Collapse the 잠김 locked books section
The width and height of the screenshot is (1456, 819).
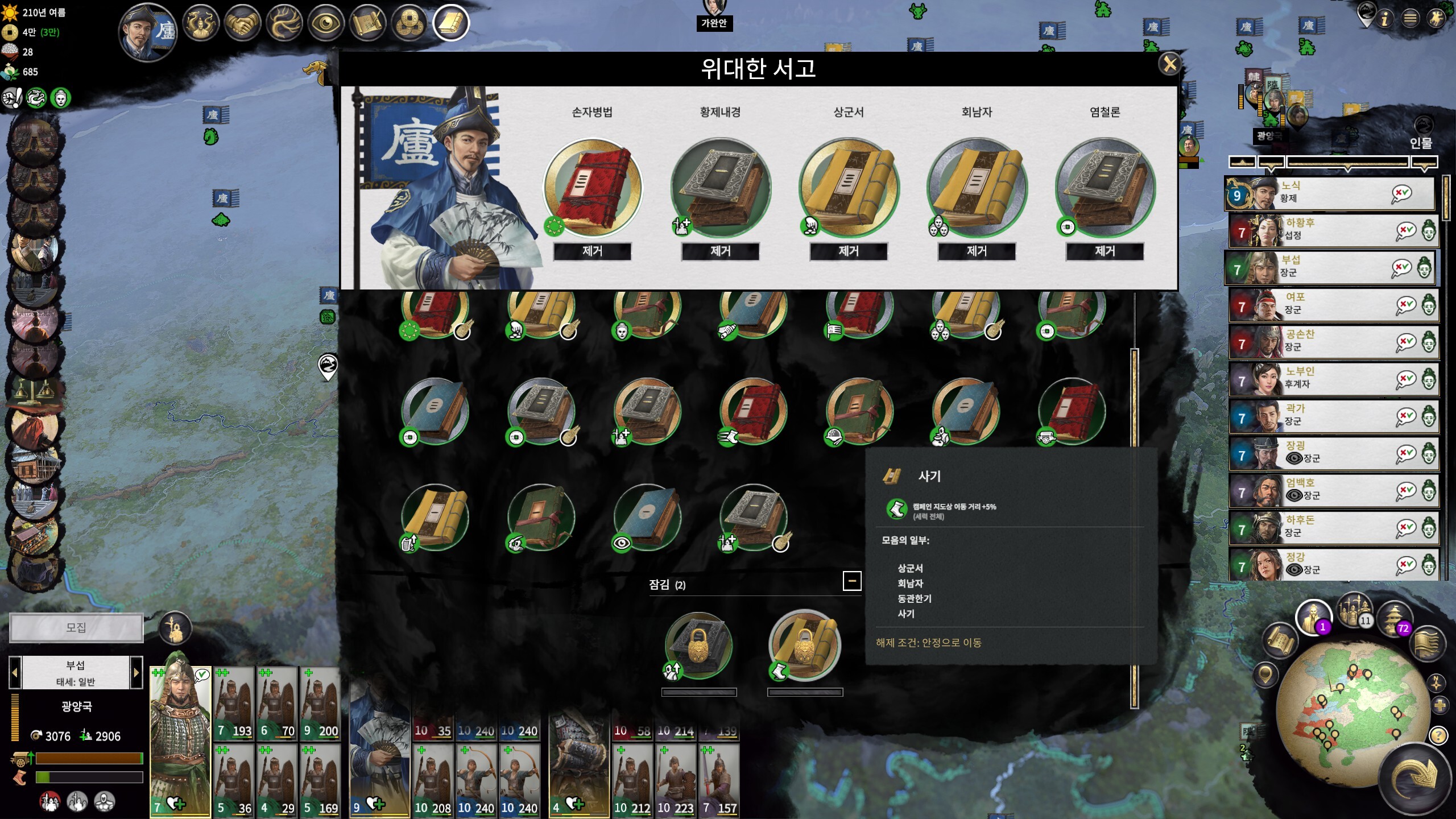tap(851, 581)
